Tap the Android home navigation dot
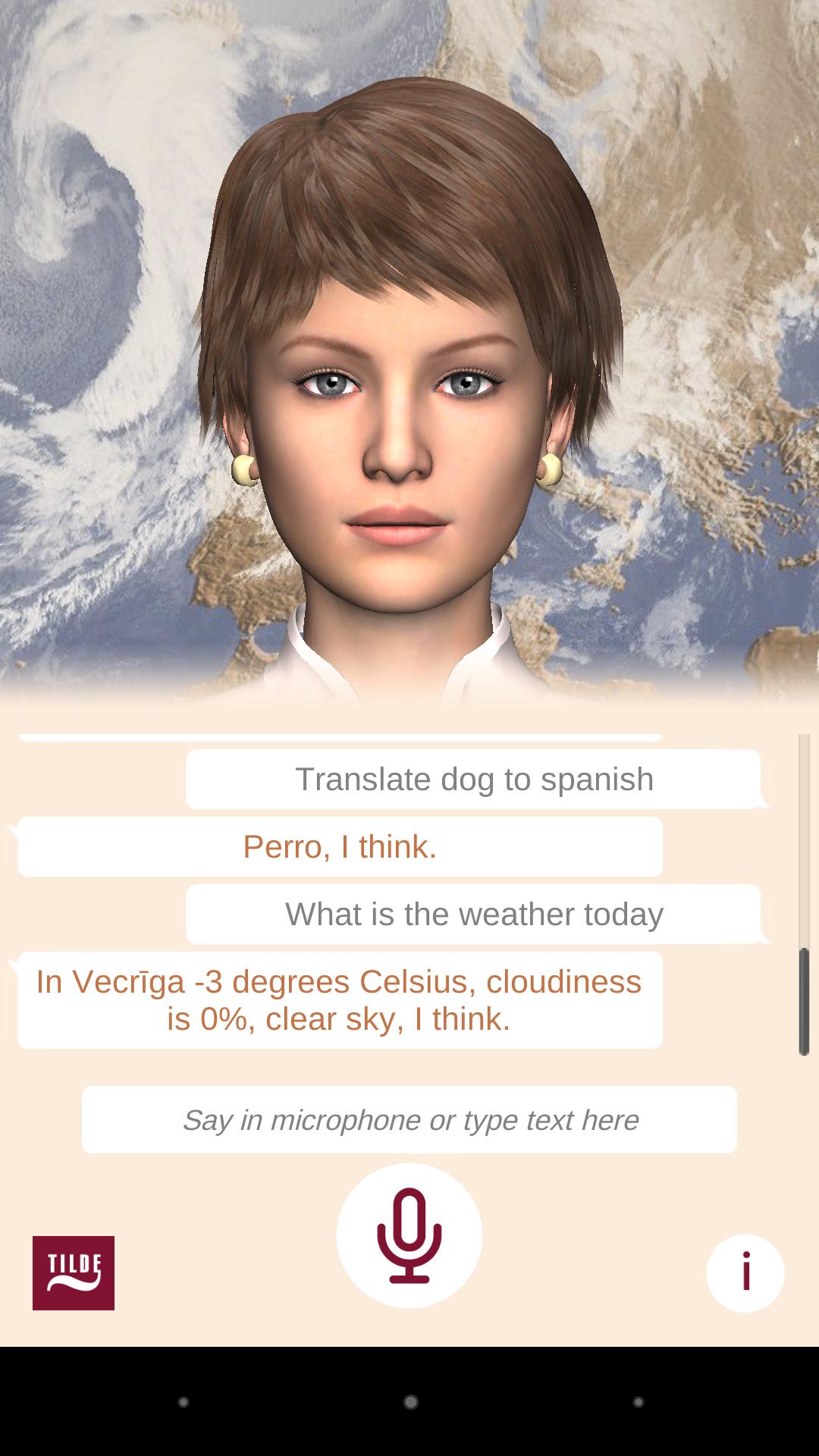Screen dimensions: 819x1456 (410, 1402)
